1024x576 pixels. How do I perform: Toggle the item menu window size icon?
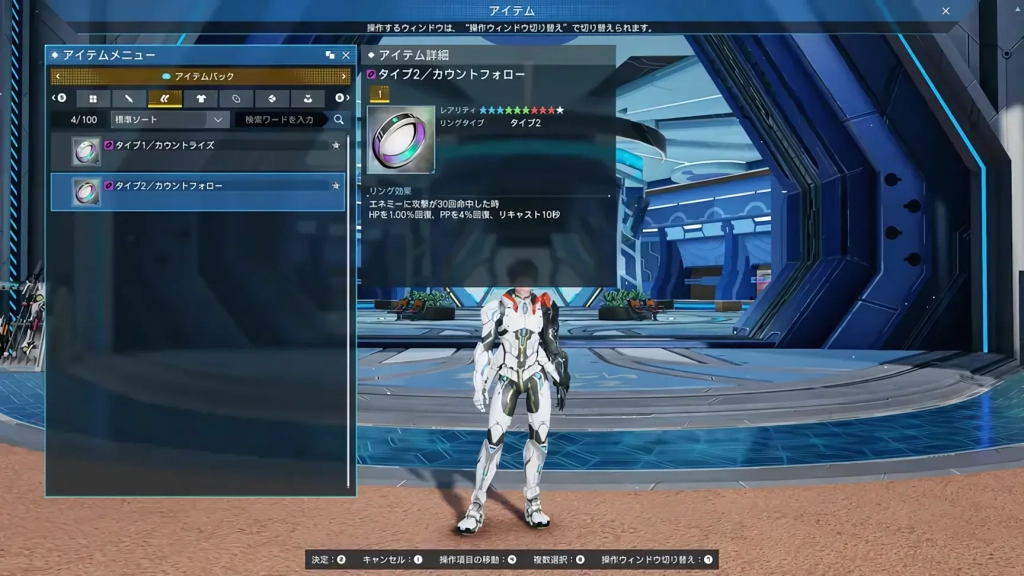click(330, 55)
